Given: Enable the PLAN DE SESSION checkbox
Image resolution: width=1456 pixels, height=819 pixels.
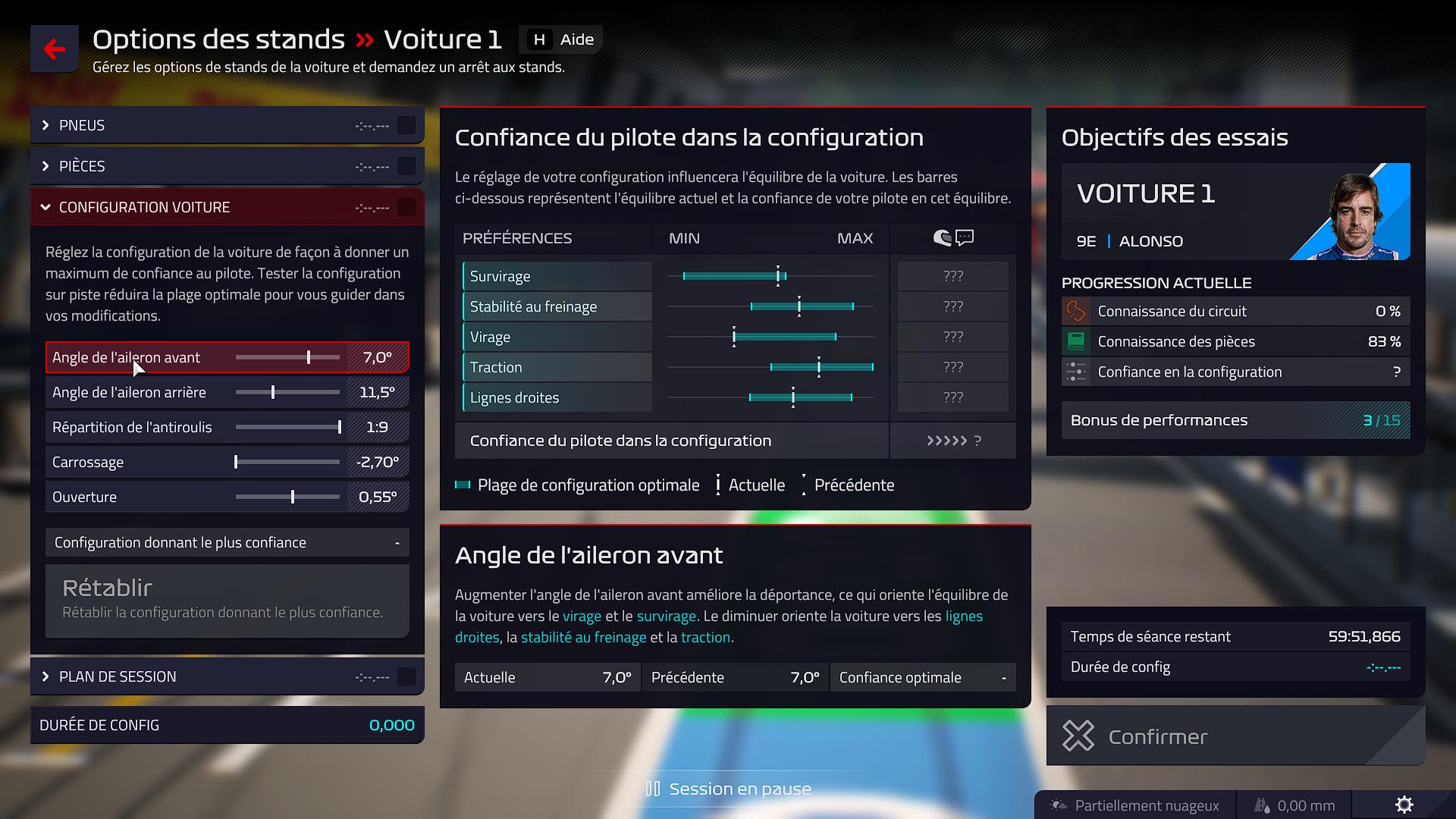Looking at the screenshot, I should point(406,676).
